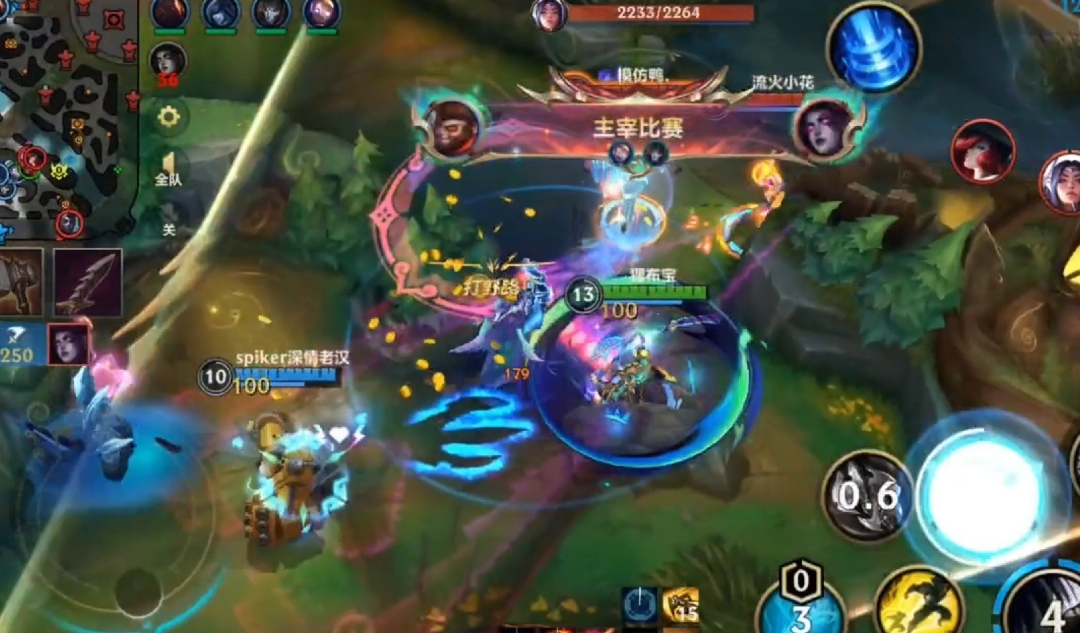Viewport: 1080px width, 633px height.
Task: Open the gear settings menu
Action: click(x=169, y=117)
